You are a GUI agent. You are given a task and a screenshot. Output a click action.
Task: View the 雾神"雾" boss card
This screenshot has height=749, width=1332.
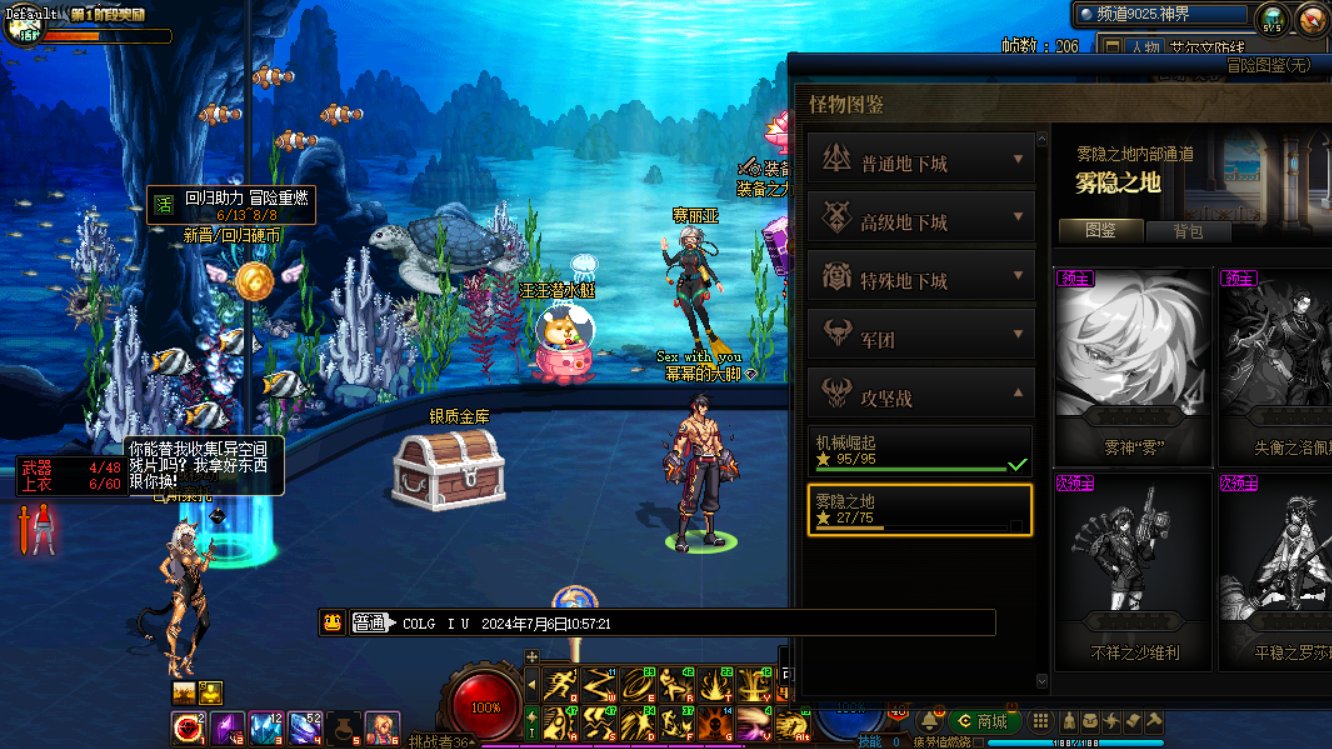tap(1132, 365)
